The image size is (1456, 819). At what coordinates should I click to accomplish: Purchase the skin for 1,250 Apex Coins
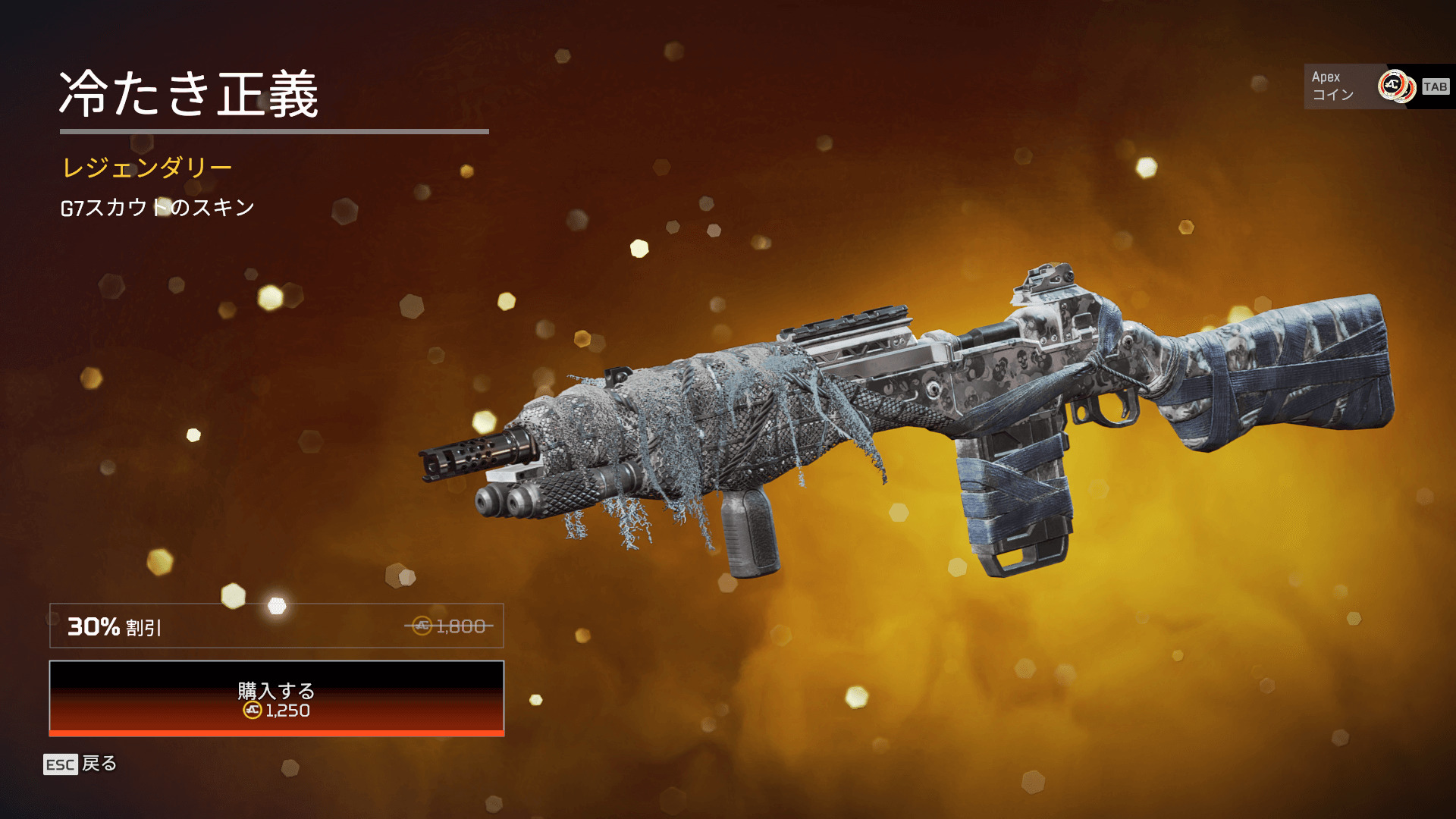[x=277, y=698]
